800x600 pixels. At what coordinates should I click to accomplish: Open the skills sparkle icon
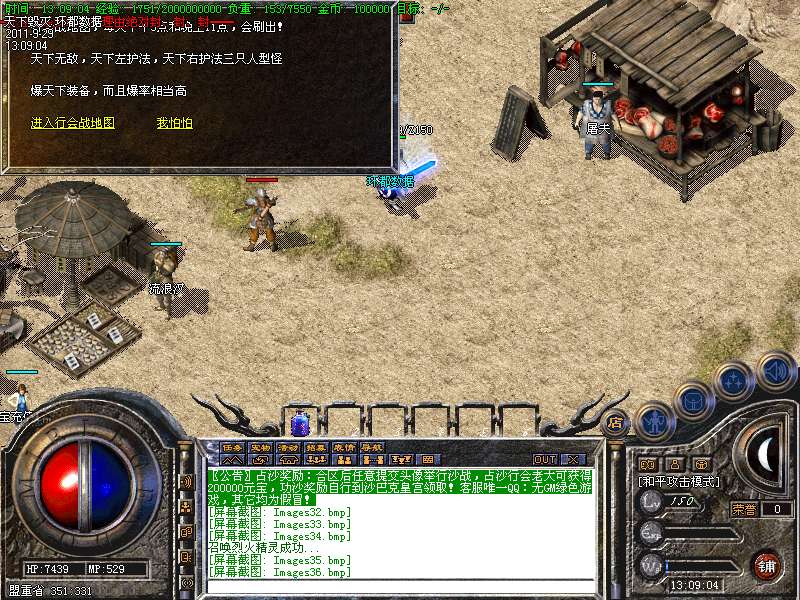click(x=734, y=381)
